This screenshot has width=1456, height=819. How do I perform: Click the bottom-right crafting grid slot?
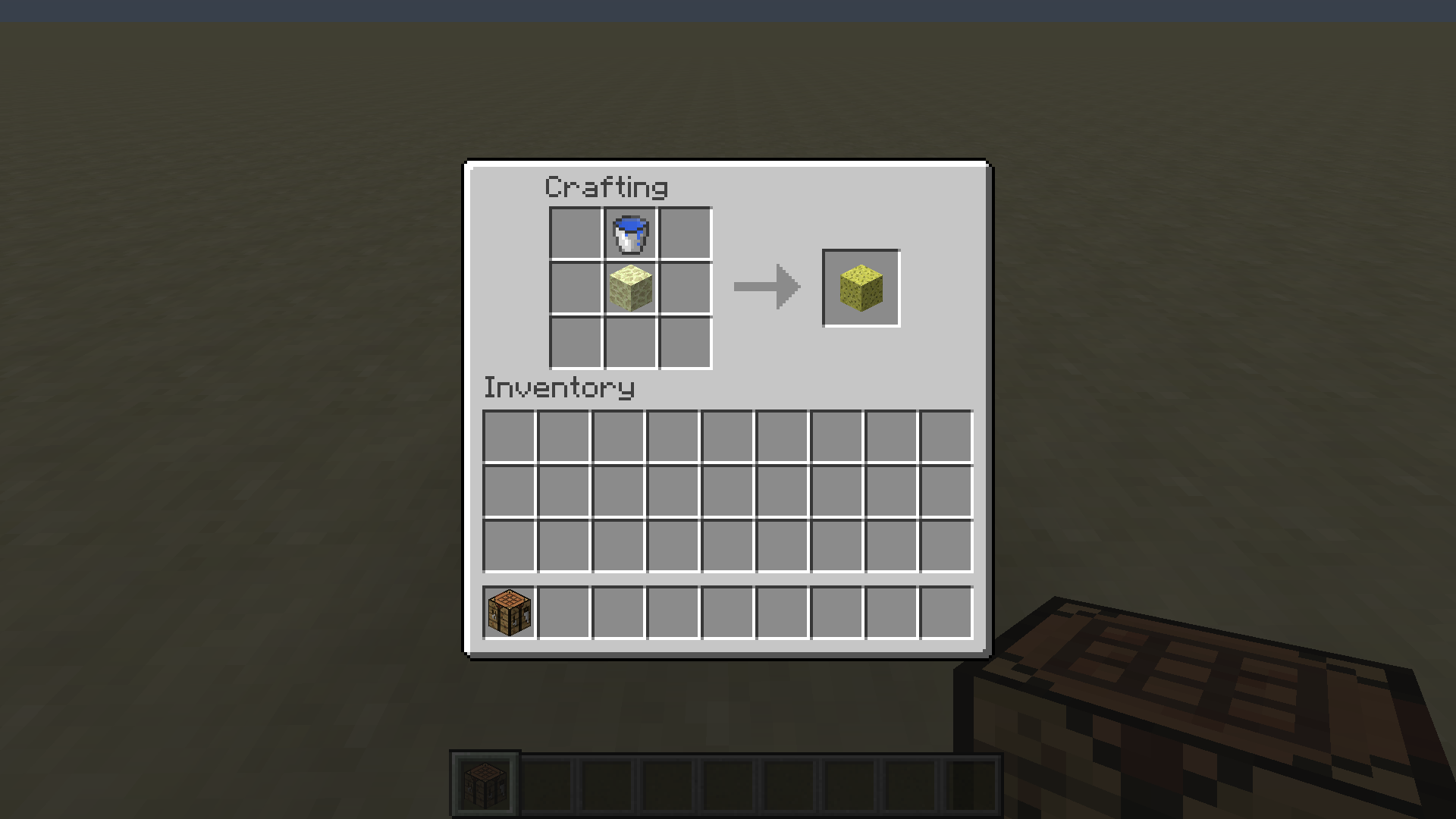pyautogui.click(x=684, y=342)
